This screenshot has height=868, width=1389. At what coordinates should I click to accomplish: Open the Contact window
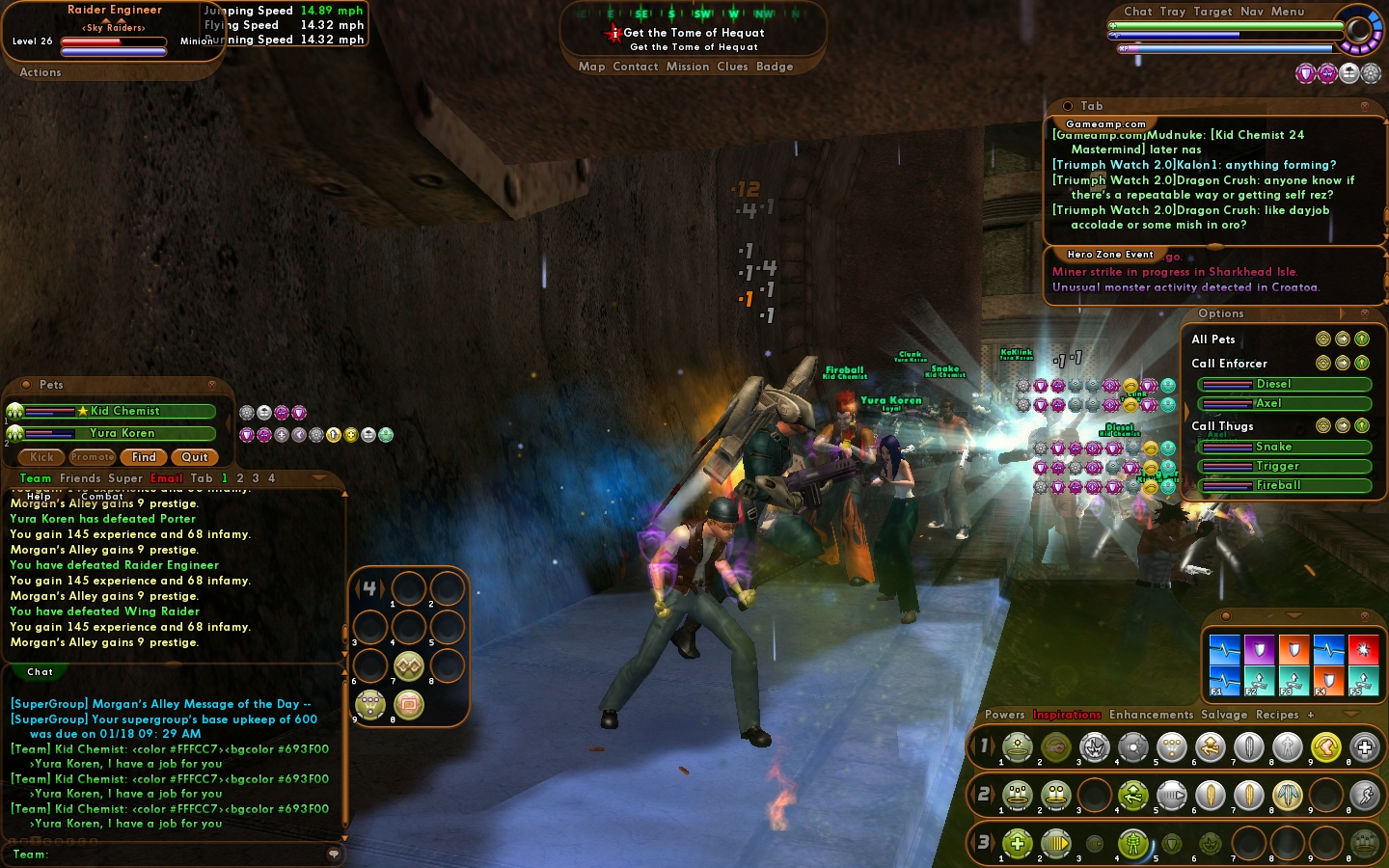[x=635, y=67]
